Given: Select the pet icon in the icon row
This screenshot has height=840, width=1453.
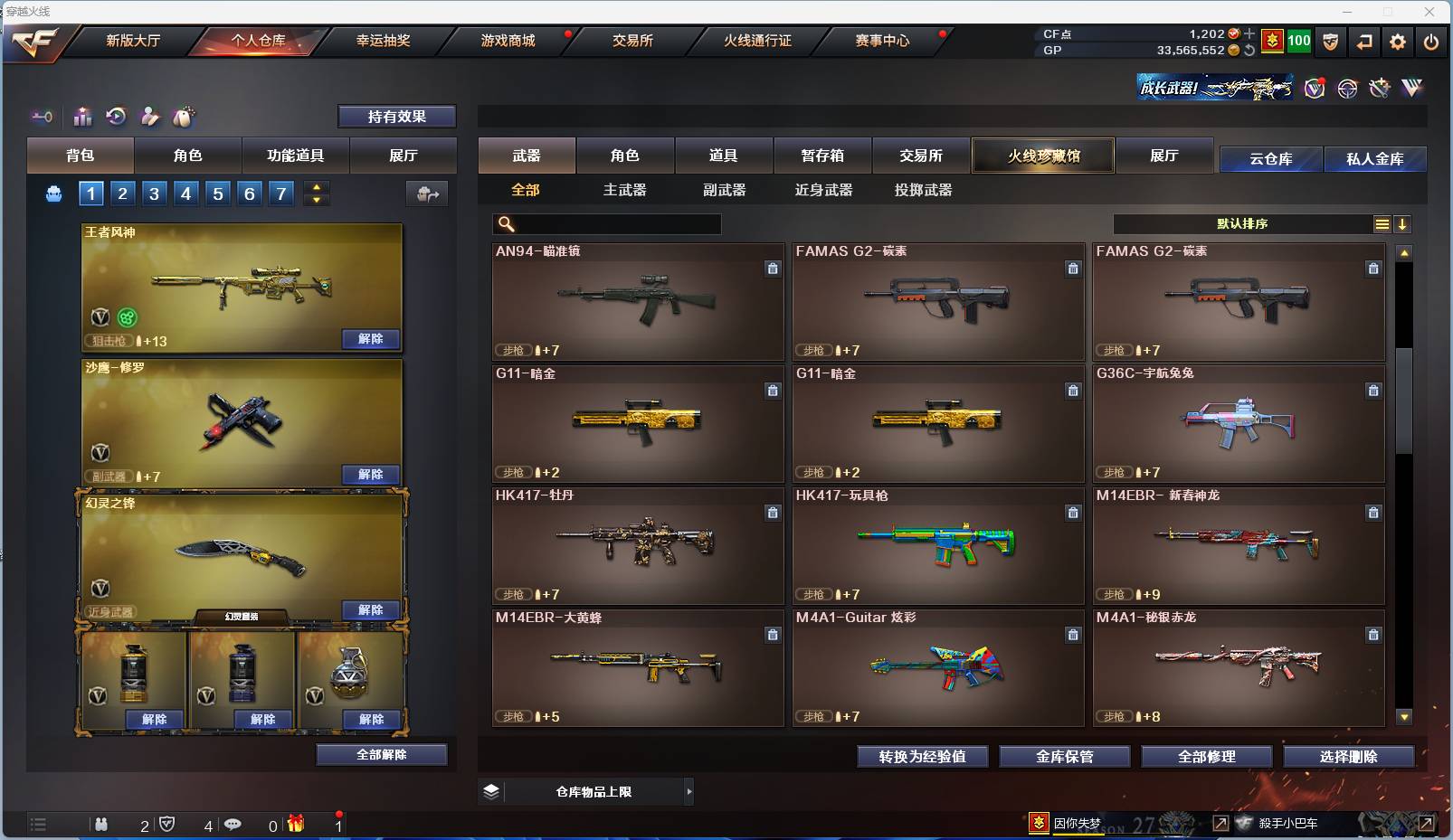Looking at the screenshot, I should (x=184, y=116).
